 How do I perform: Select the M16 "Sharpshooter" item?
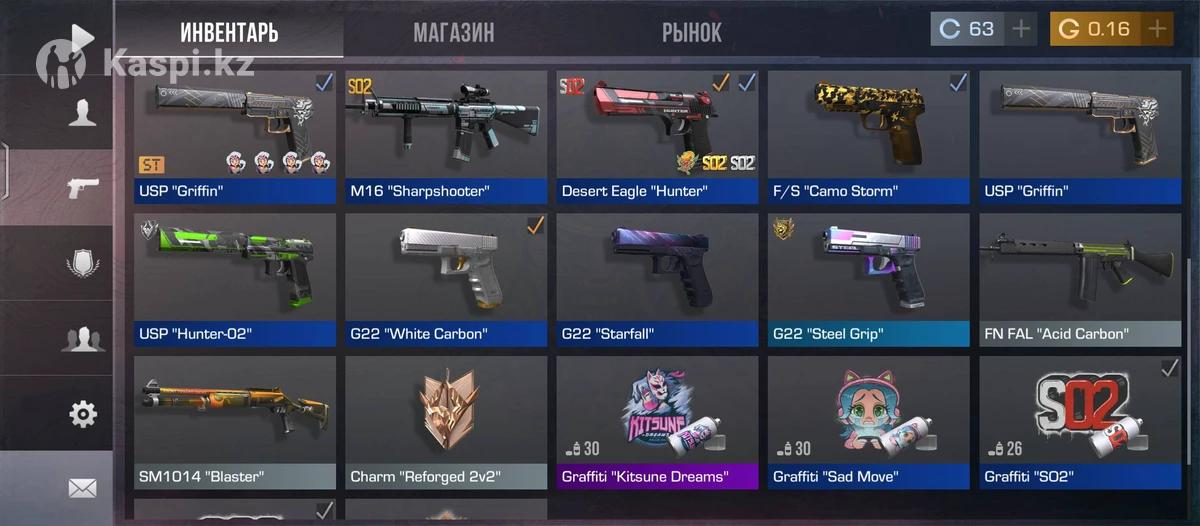[x=446, y=136]
